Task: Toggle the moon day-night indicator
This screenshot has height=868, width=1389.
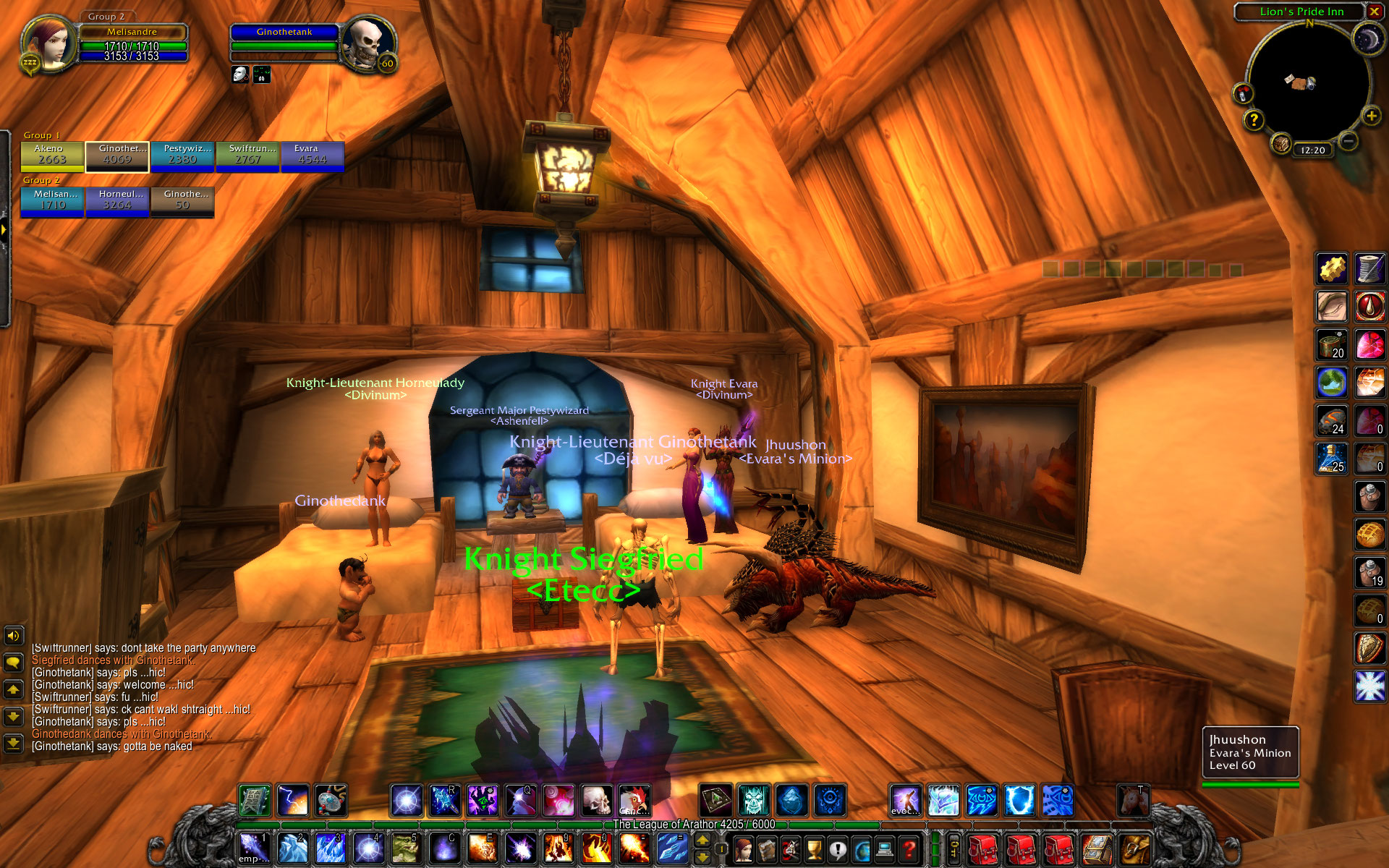Action: pyautogui.click(x=1367, y=40)
